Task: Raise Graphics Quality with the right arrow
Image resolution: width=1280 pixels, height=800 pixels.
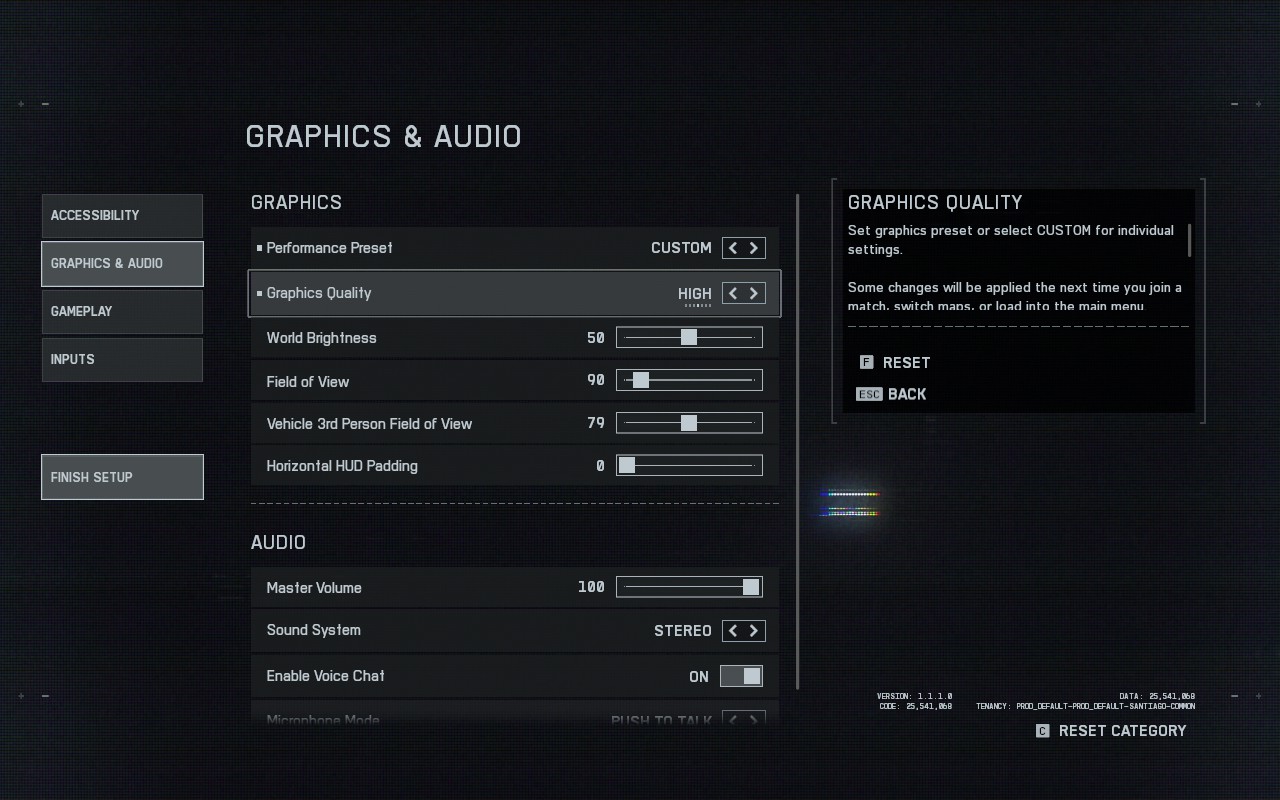Action: click(754, 293)
